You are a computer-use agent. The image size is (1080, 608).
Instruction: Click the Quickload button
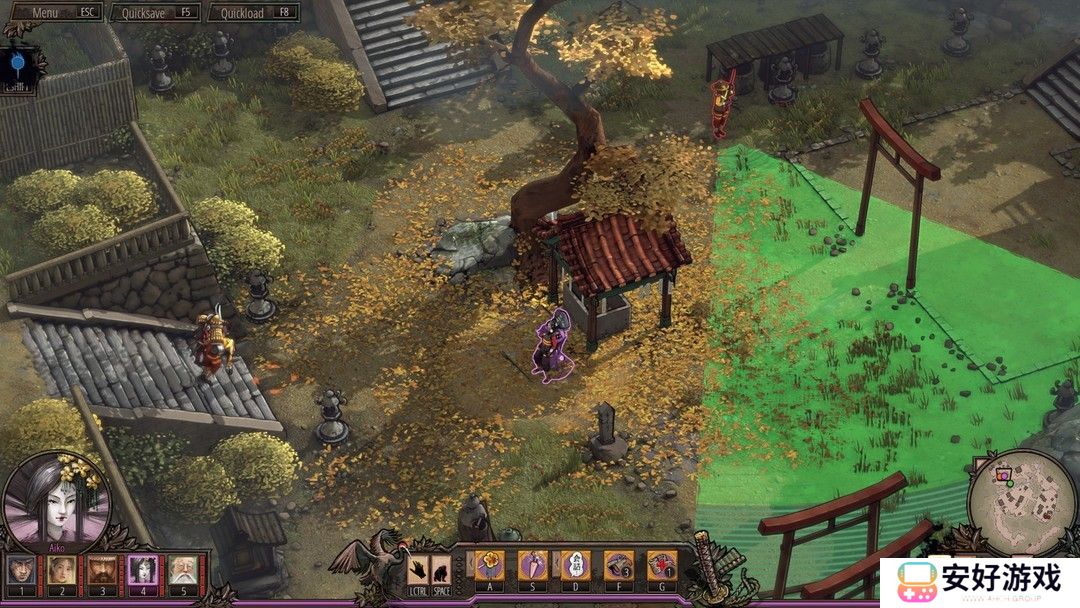pyautogui.click(x=252, y=12)
